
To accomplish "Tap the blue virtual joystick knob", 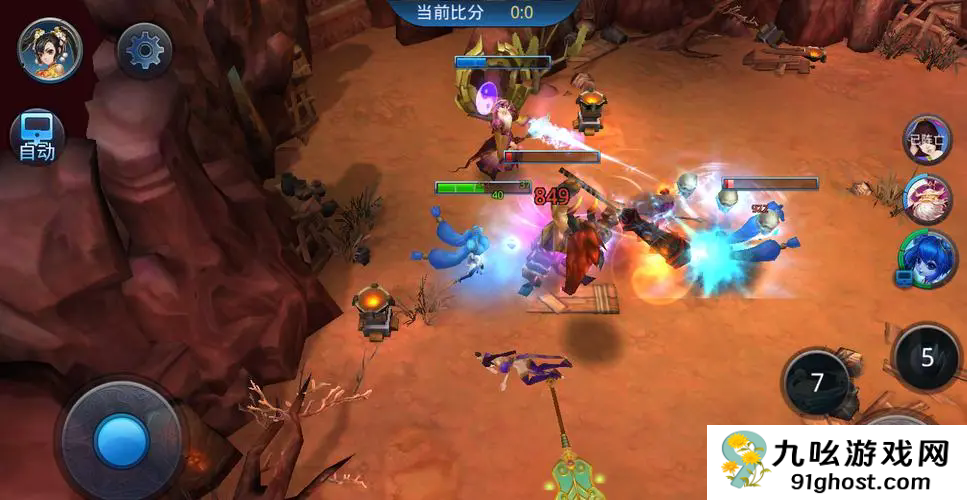I will [121, 439].
